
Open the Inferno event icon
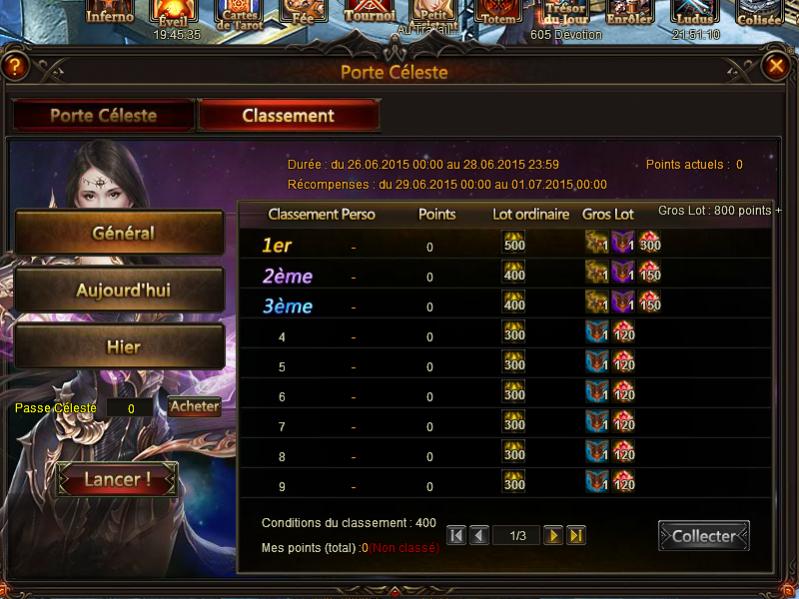pyautogui.click(x=109, y=12)
